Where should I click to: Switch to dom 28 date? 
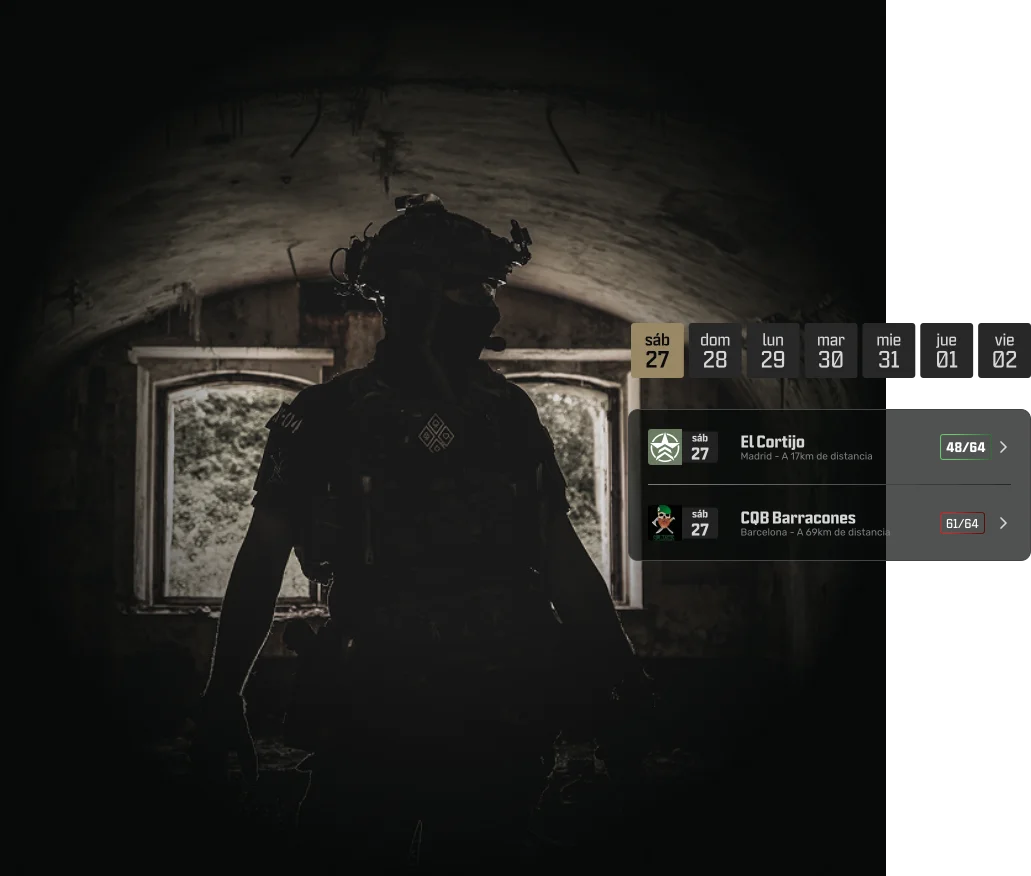[x=715, y=351]
